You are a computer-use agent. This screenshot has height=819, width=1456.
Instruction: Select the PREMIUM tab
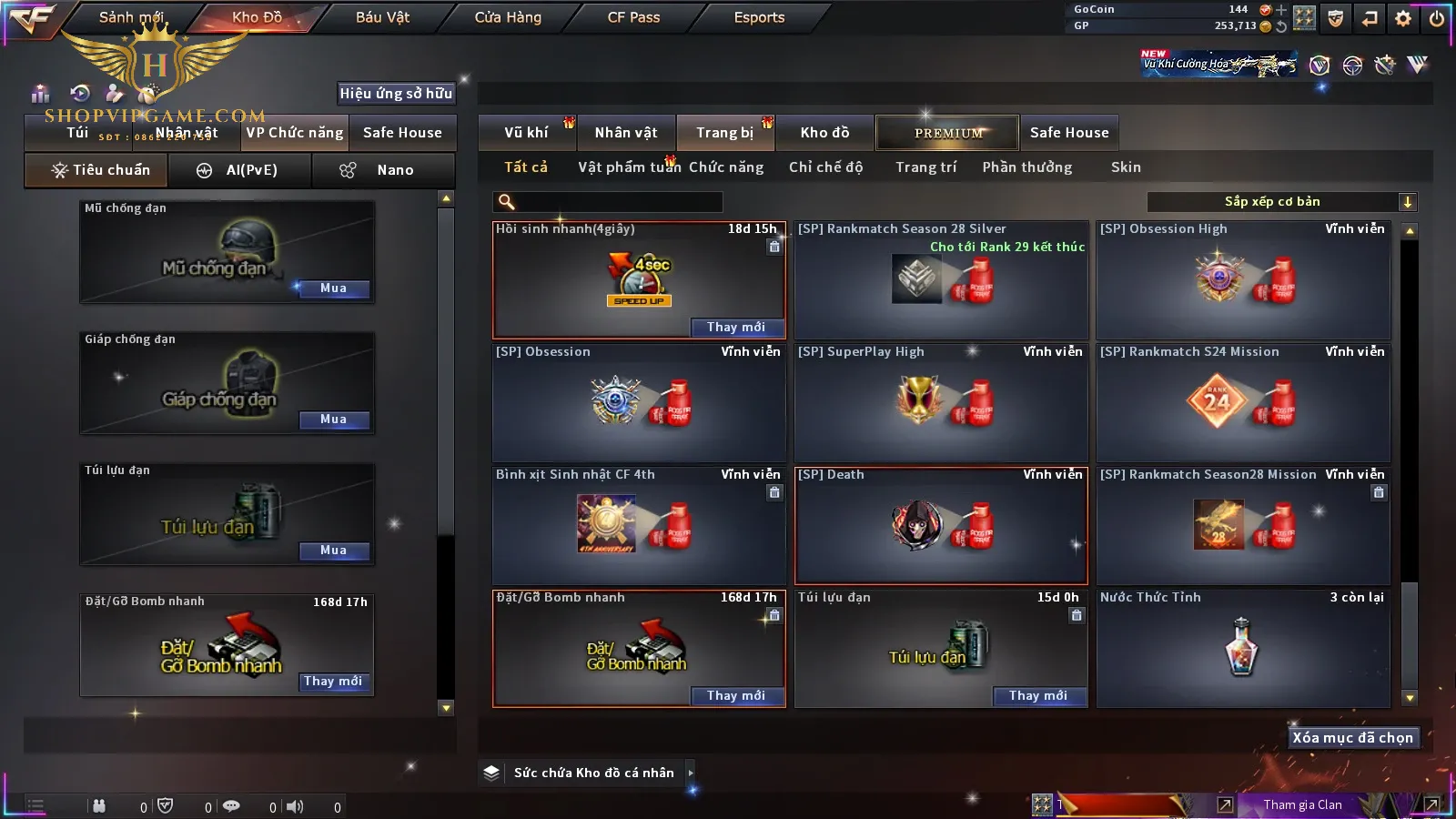[947, 133]
